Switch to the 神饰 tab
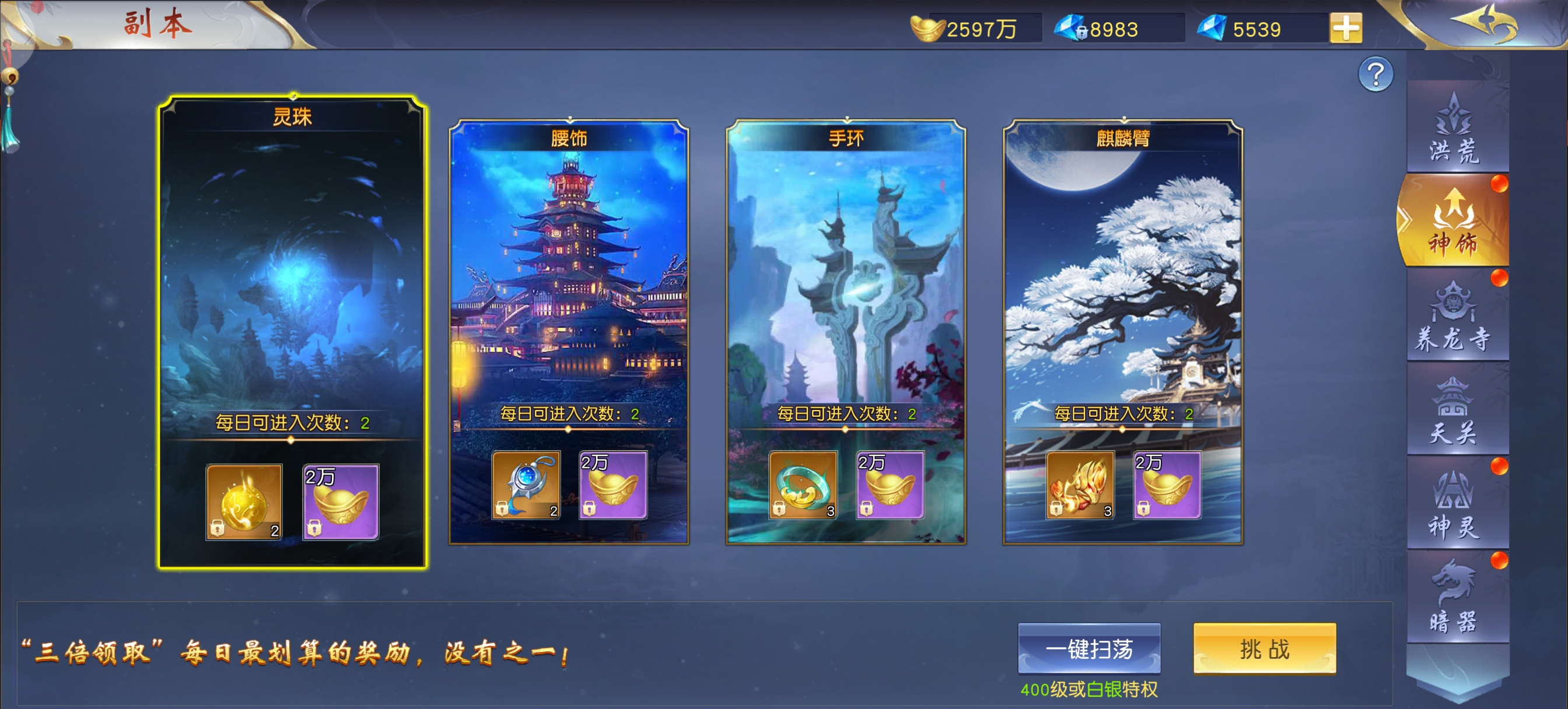 tap(1454, 222)
